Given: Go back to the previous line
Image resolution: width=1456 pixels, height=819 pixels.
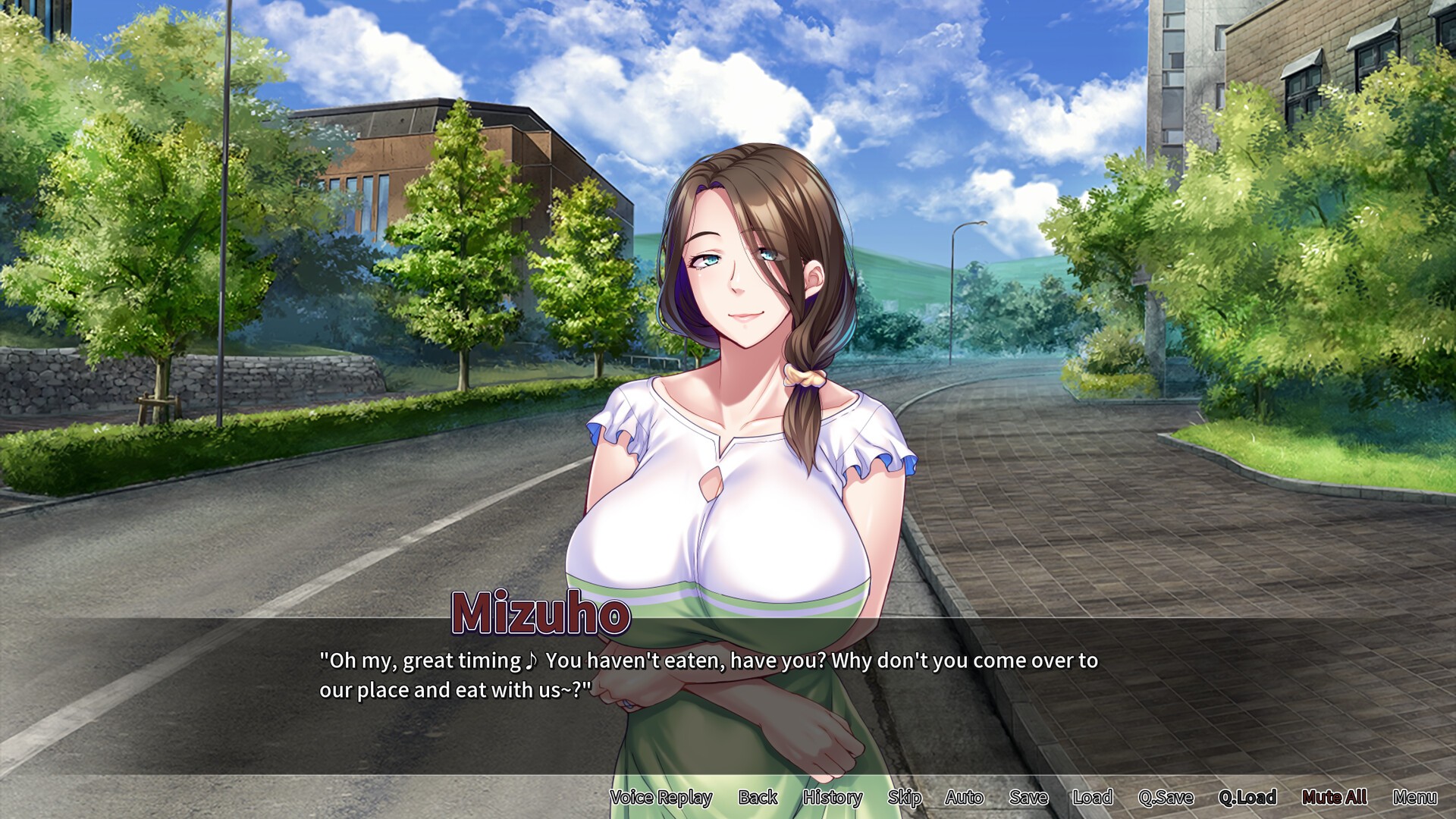Looking at the screenshot, I should pyautogui.click(x=758, y=797).
